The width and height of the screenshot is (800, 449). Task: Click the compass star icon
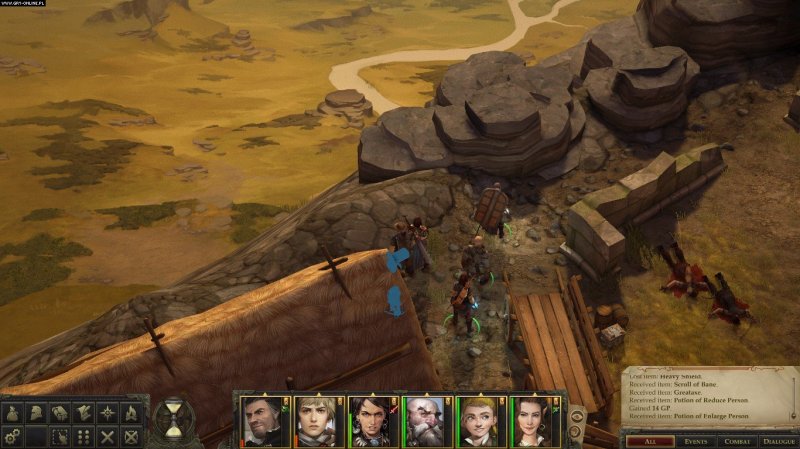(x=107, y=412)
